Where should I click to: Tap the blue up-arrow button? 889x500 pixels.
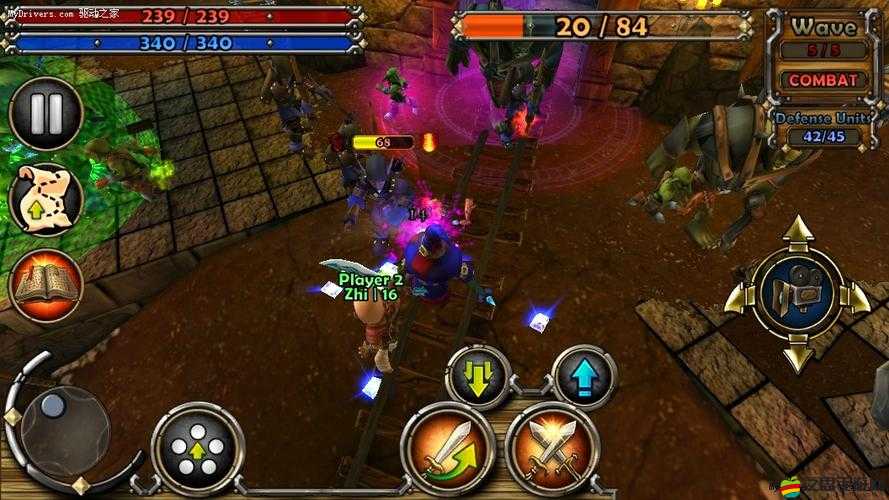[584, 377]
